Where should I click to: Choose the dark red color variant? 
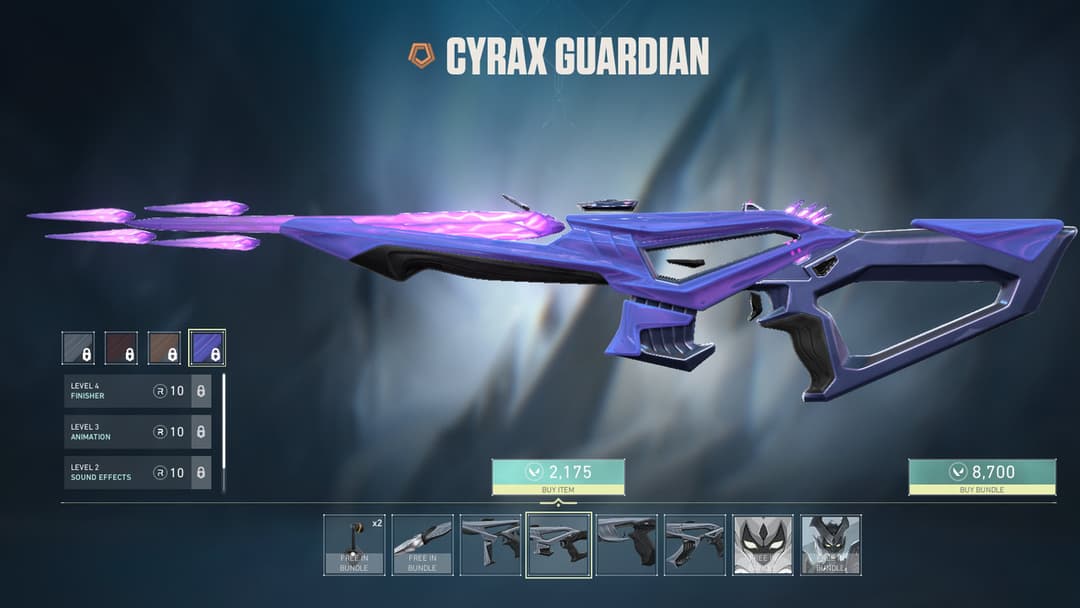coord(121,348)
